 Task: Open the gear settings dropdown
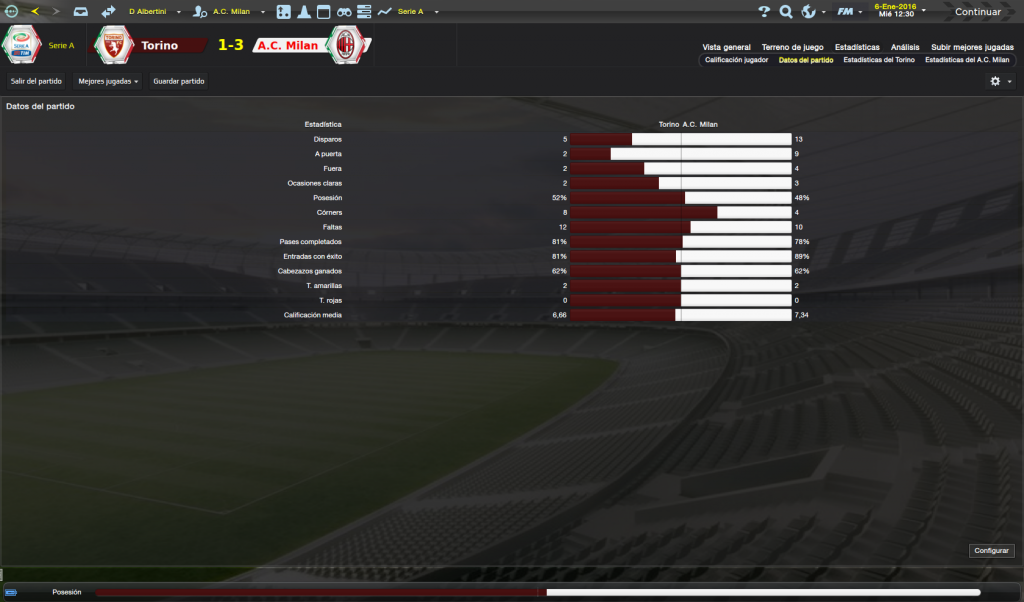(1000, 81)
